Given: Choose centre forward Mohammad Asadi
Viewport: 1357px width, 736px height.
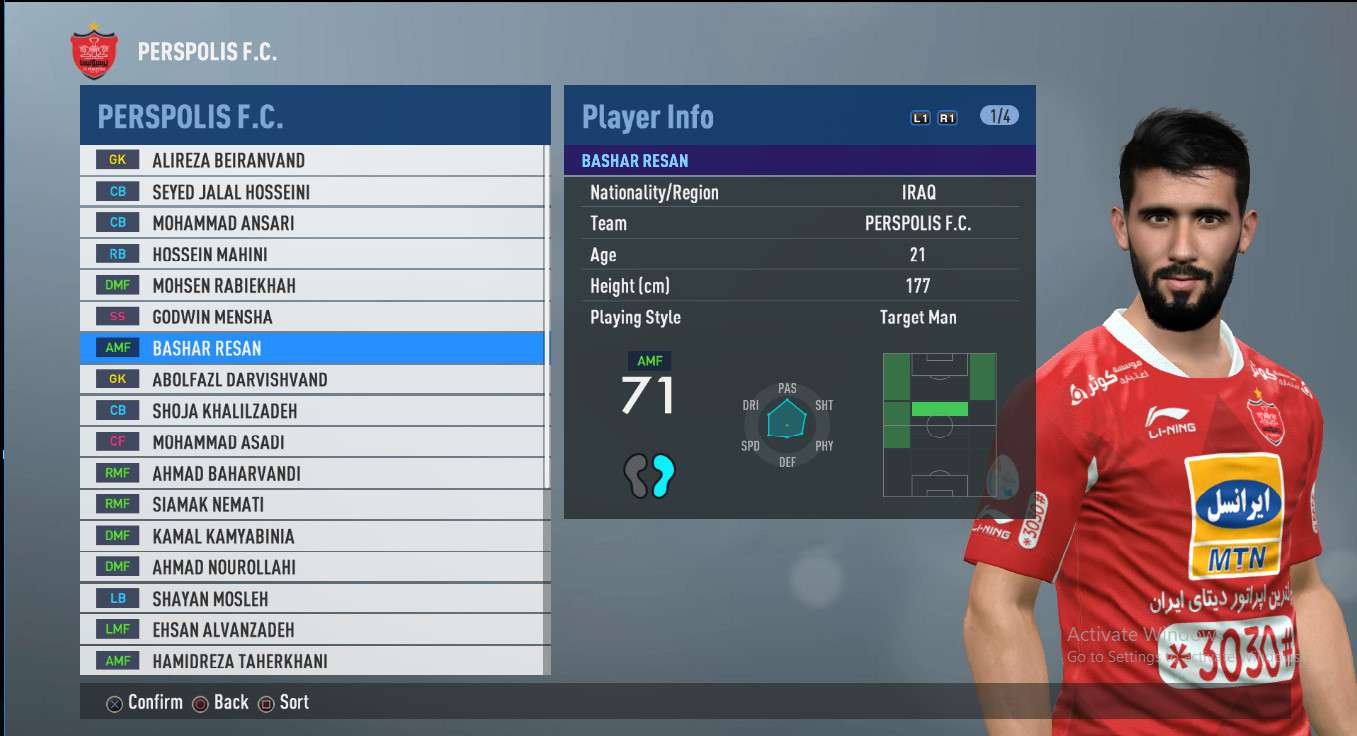Looking at the screenshot, I should pyautogui.click(x=218, y=442).
